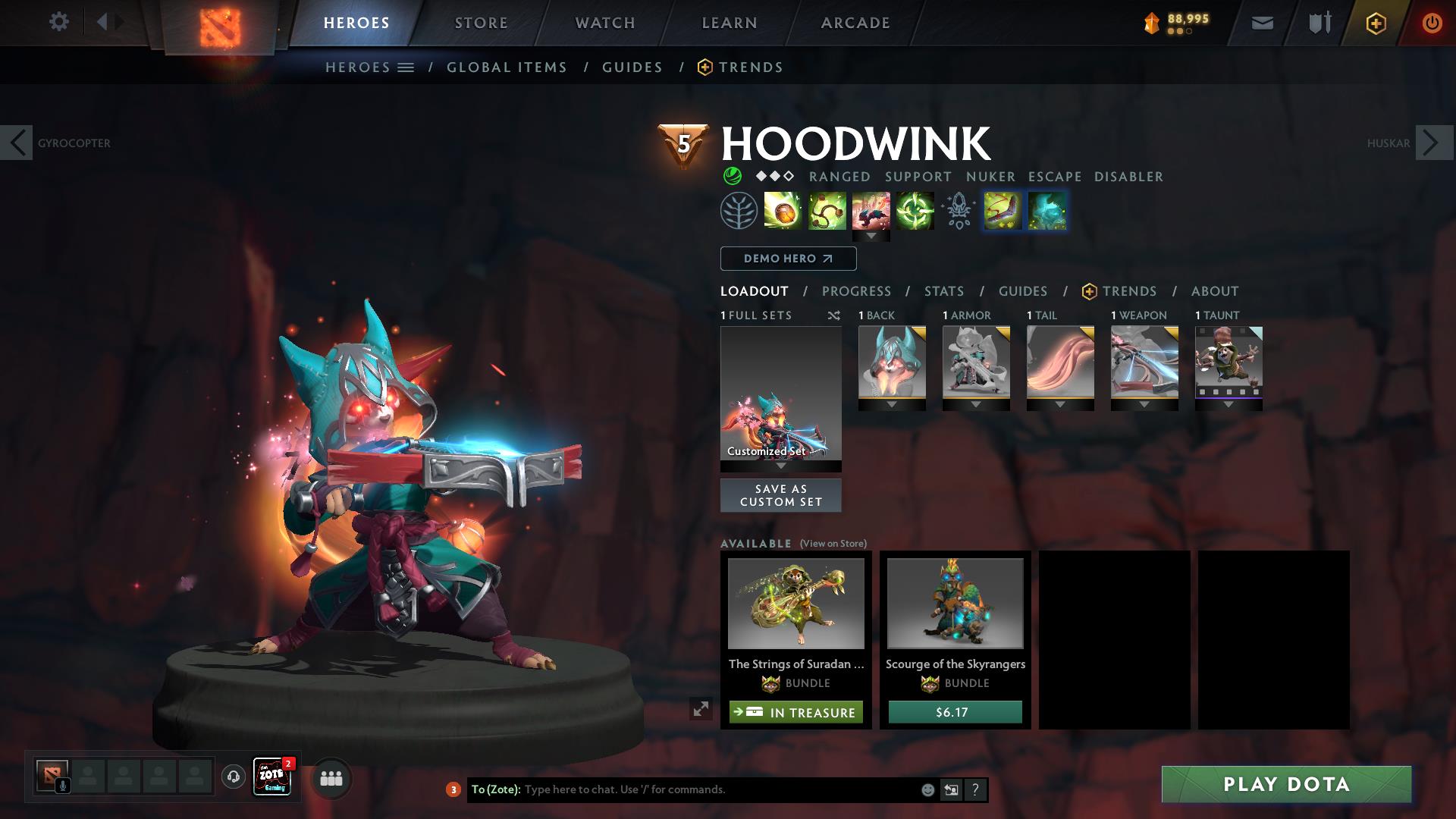This screenshot has height=819, width=1456.
Task: Select the second facet option
Action: [x=1048, y=211]
